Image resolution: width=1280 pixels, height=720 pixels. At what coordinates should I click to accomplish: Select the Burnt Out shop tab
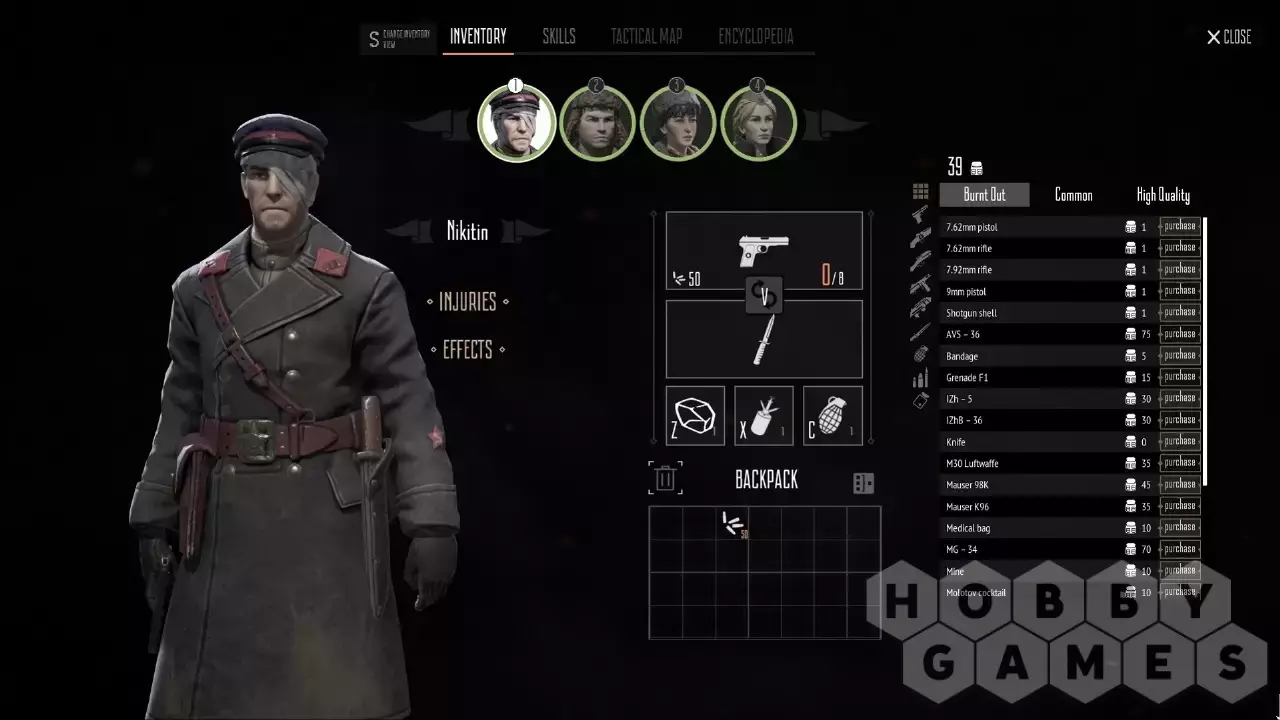coord(984,195)
